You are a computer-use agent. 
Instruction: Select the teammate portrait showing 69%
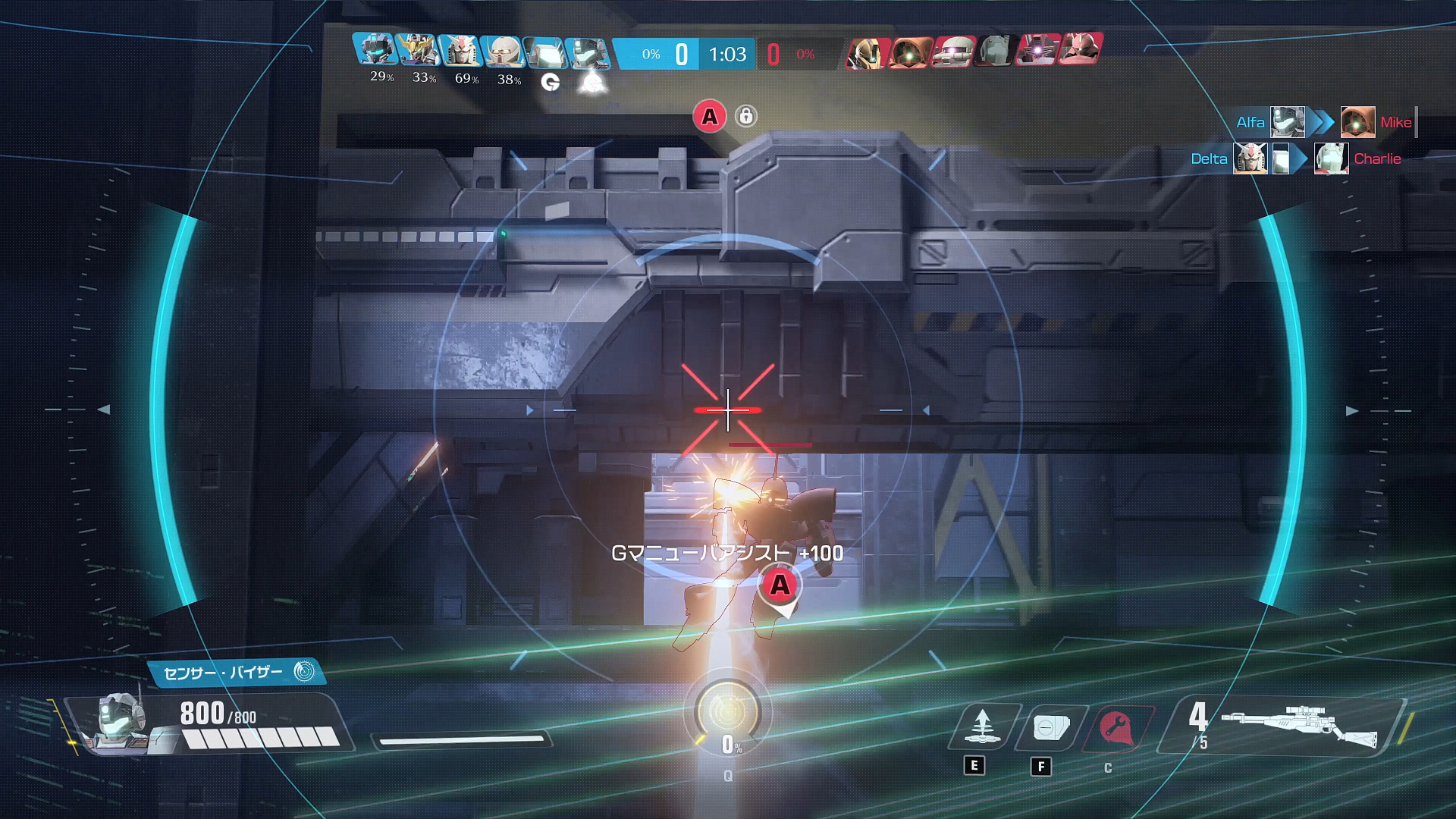pos(460,50)
